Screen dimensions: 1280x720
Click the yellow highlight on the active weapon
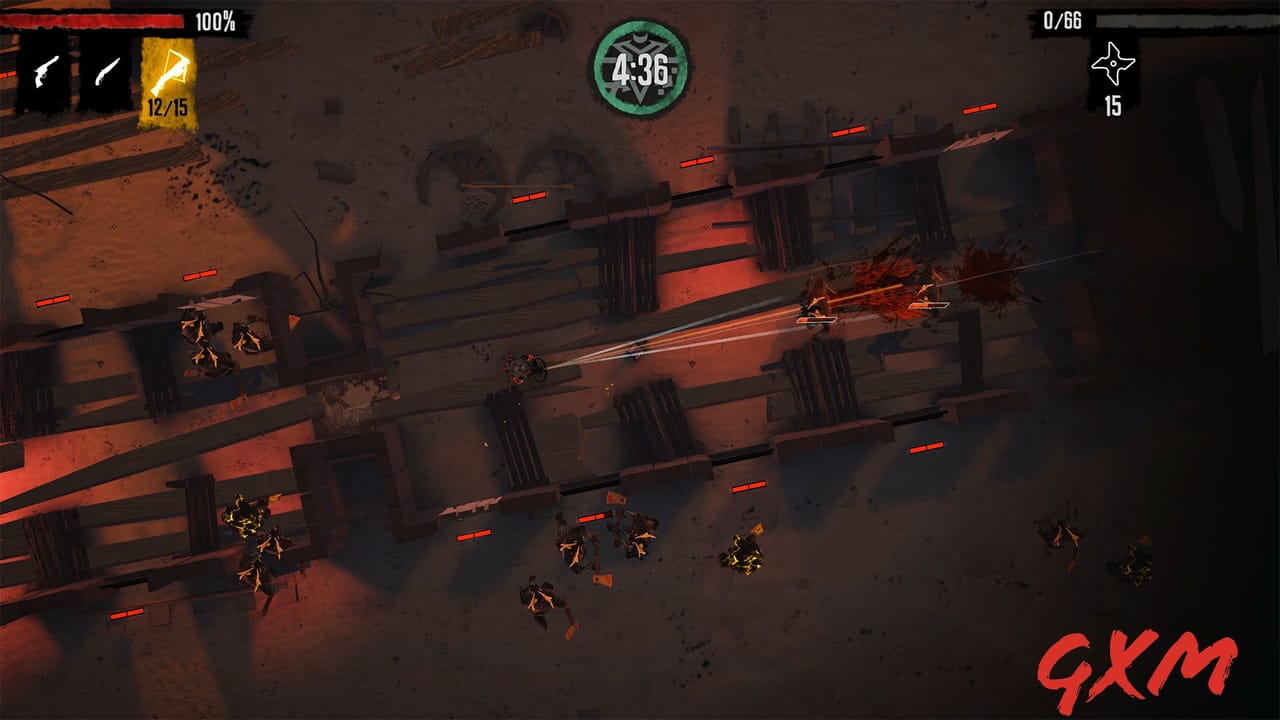172,72
